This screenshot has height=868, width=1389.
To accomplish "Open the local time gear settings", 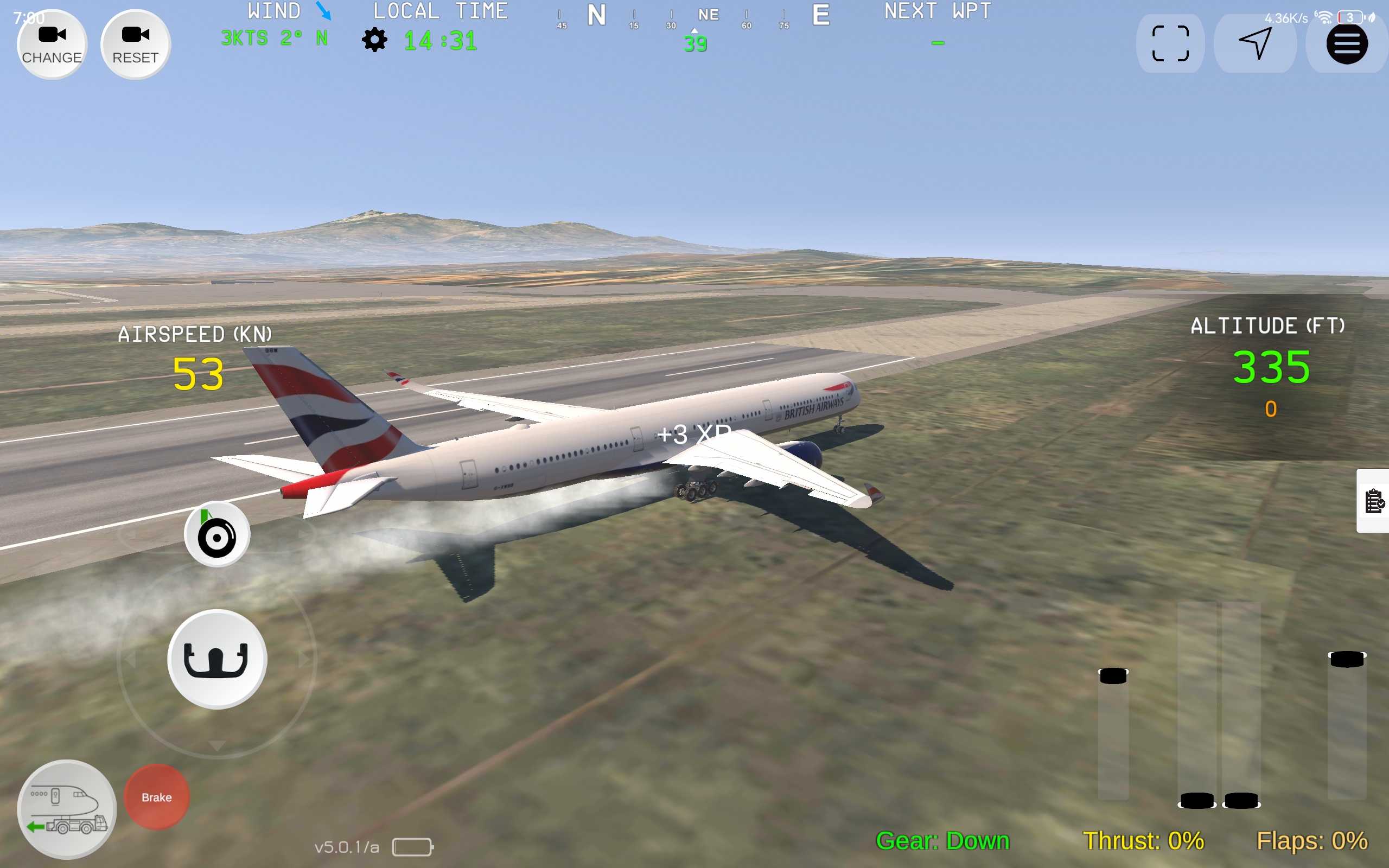I will point(374,40).
